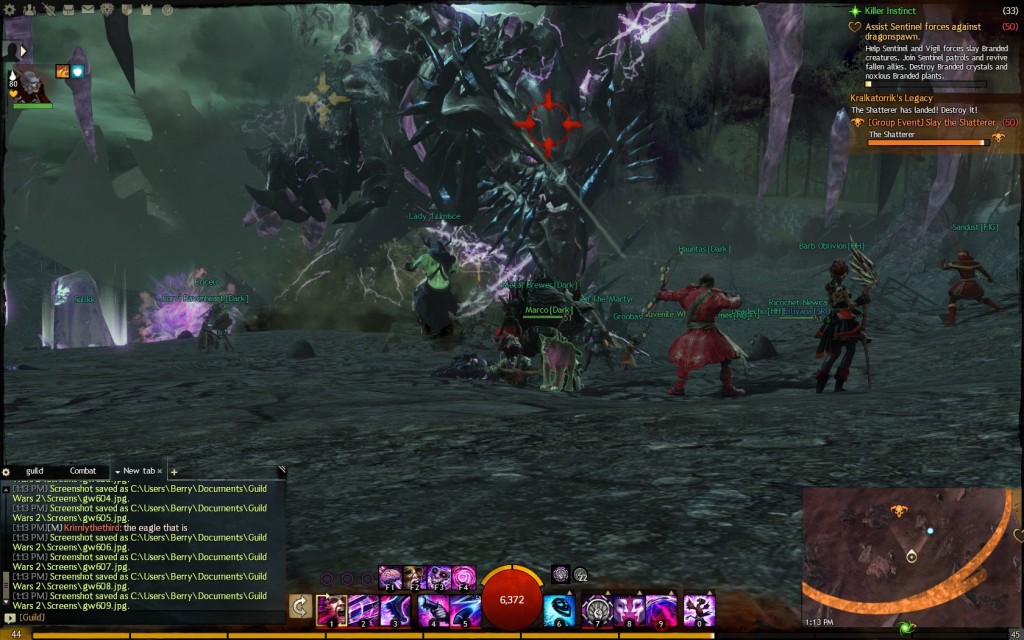
Task: Use the blue healing skill slot 6
Action: tap(559, 609)
